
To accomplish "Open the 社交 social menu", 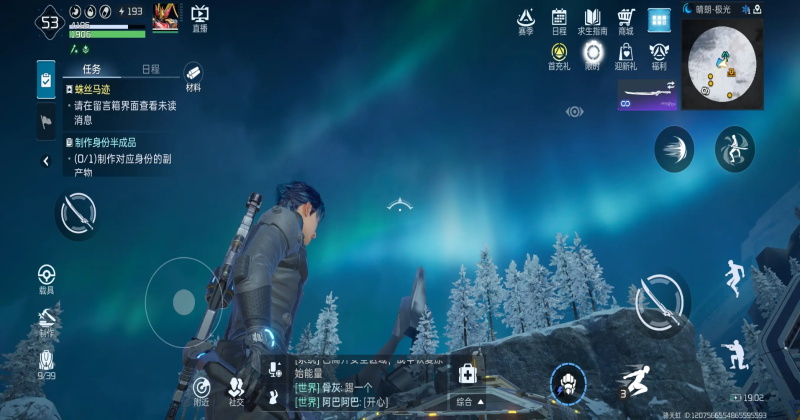I will [236, 390].
